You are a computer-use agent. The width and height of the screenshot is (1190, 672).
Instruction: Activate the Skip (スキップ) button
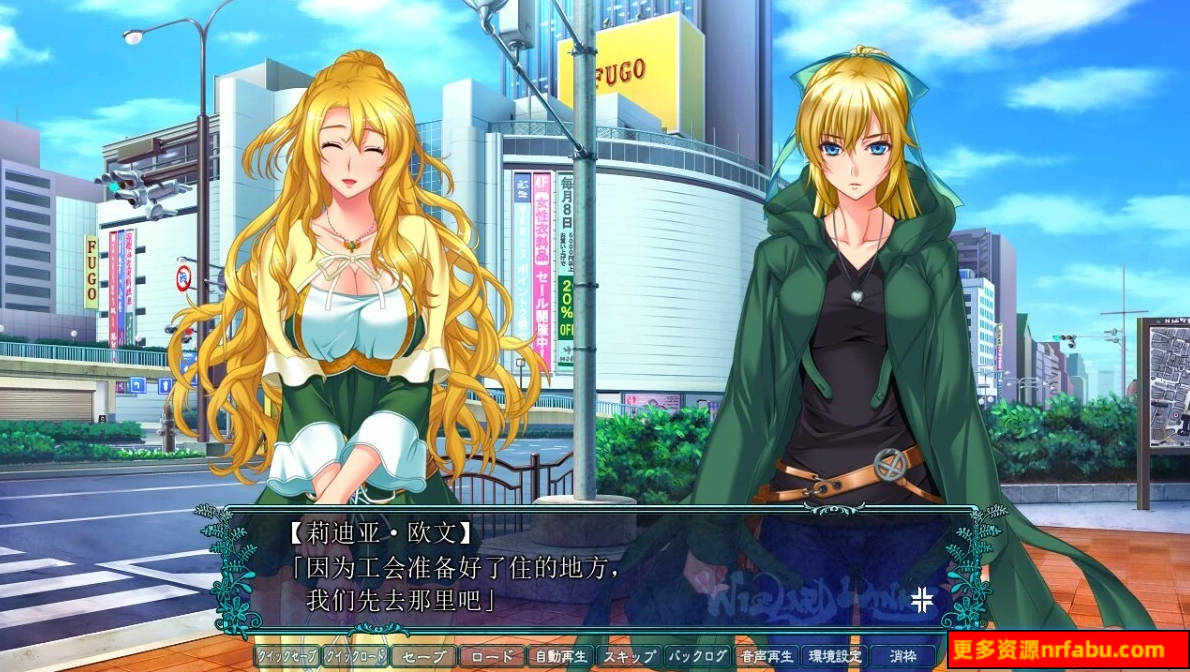[629, 657]
